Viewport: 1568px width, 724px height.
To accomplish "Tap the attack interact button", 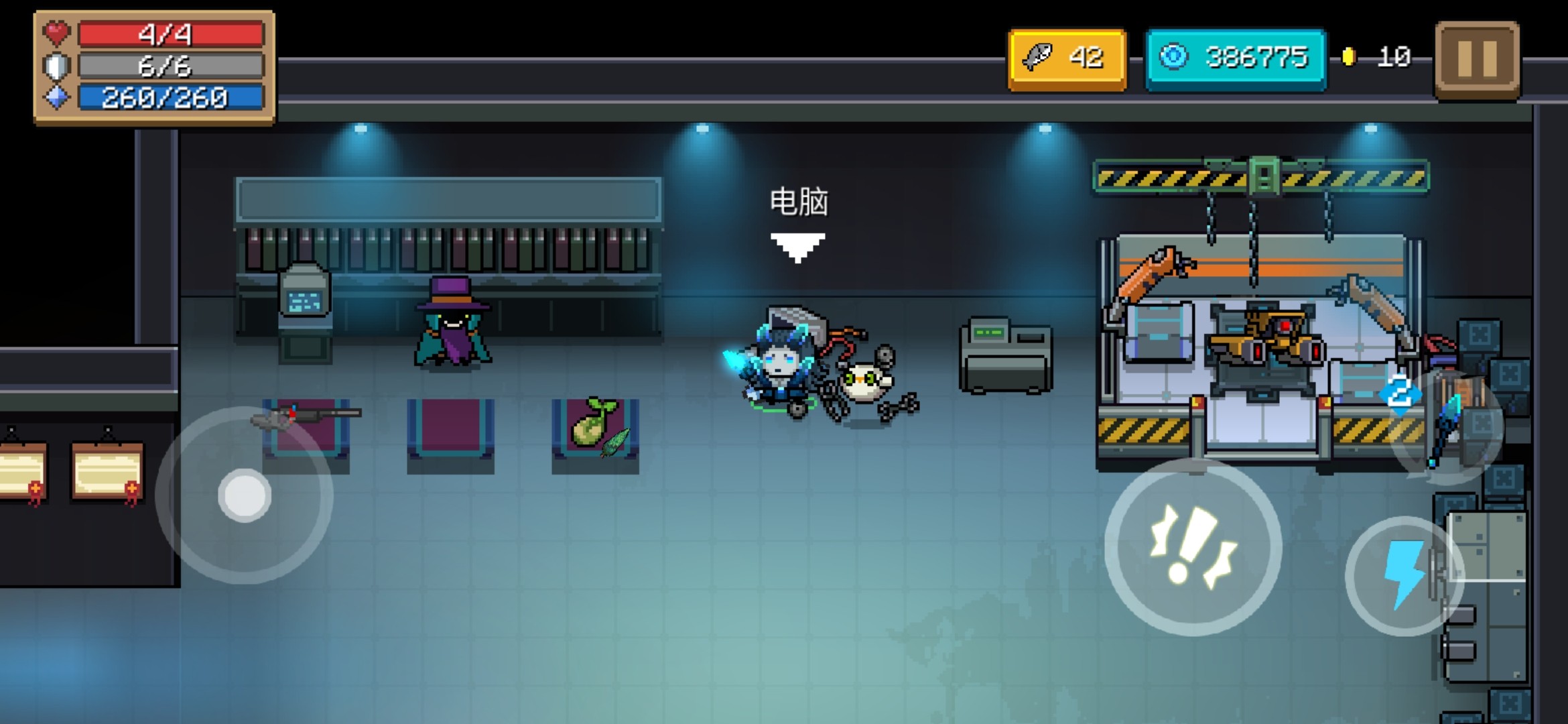I will [x=1193, y=547].
